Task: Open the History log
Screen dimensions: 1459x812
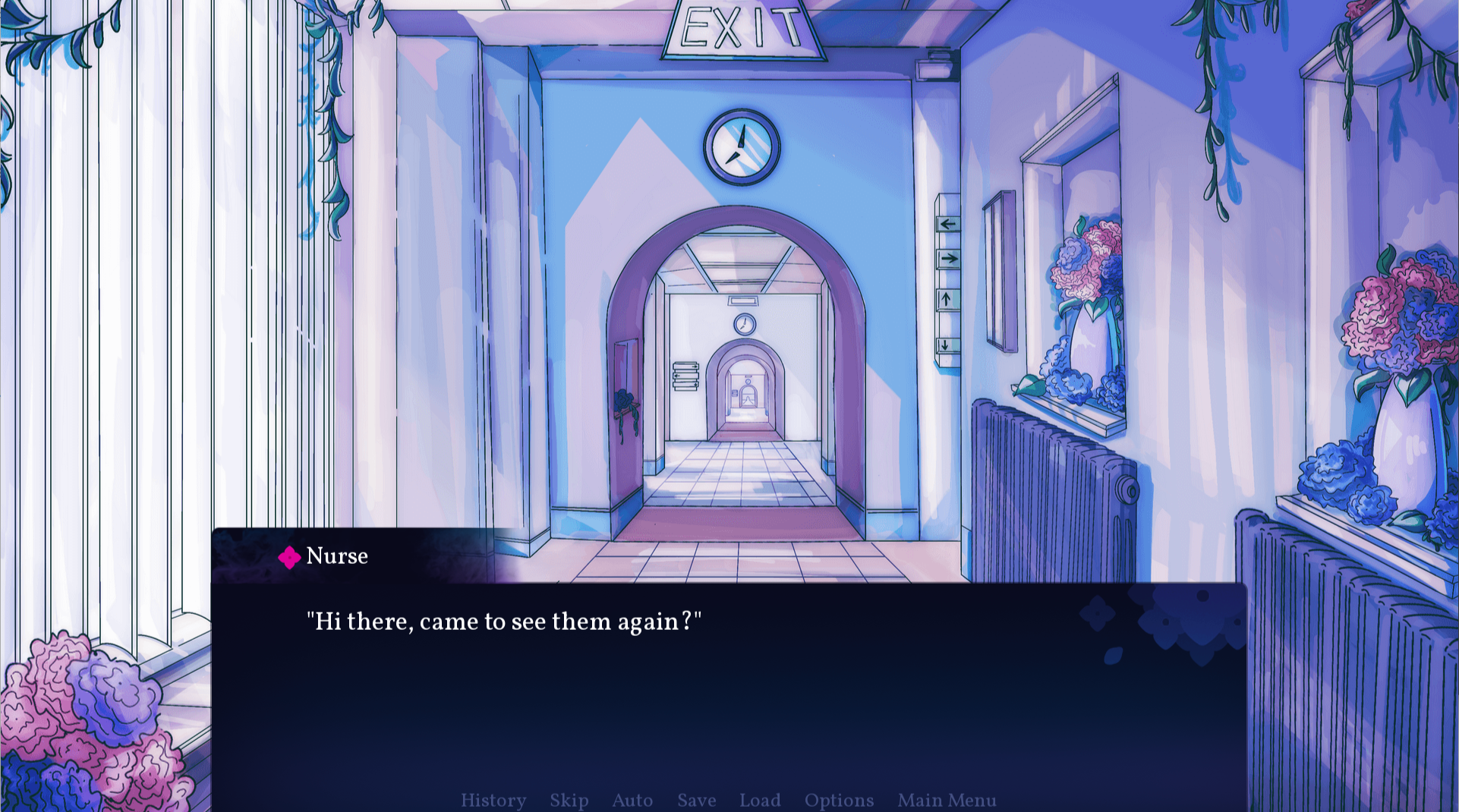Action: pyautogui.click(x=493, y=800)
